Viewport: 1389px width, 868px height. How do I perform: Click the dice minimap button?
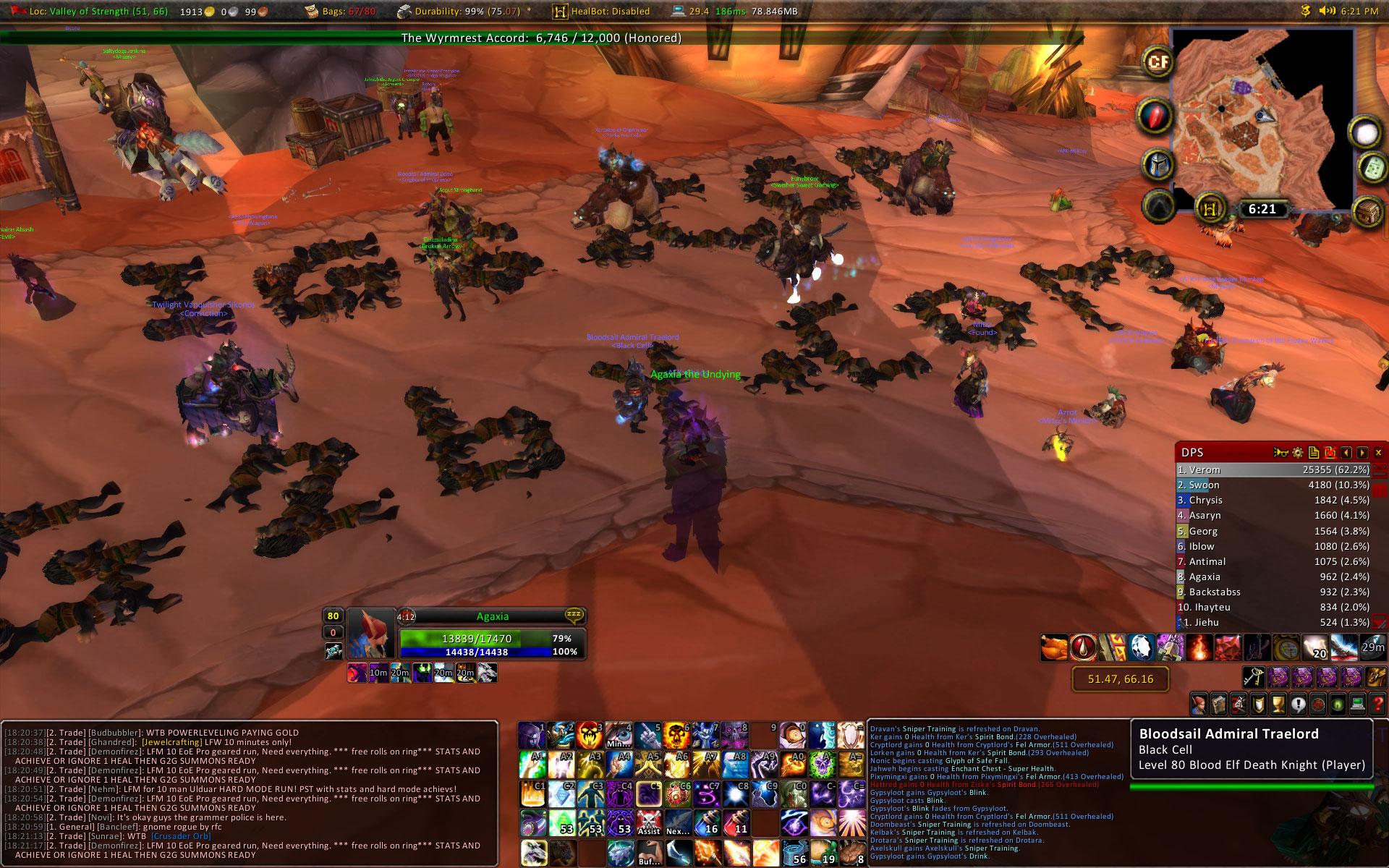(x=1371, y=168)
